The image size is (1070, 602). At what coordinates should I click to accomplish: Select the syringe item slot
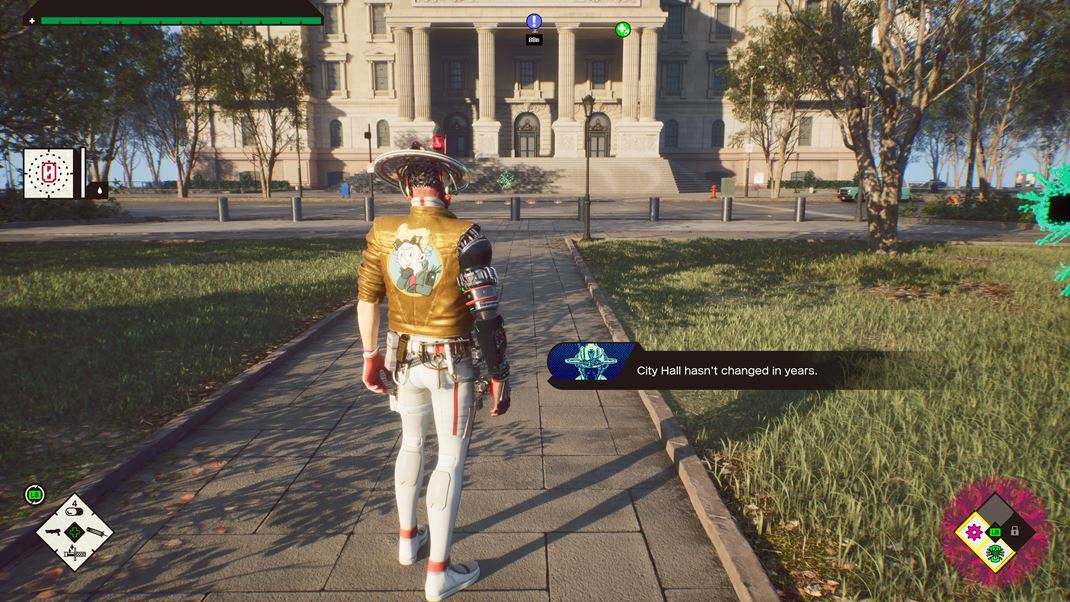(x=95, y=531)
